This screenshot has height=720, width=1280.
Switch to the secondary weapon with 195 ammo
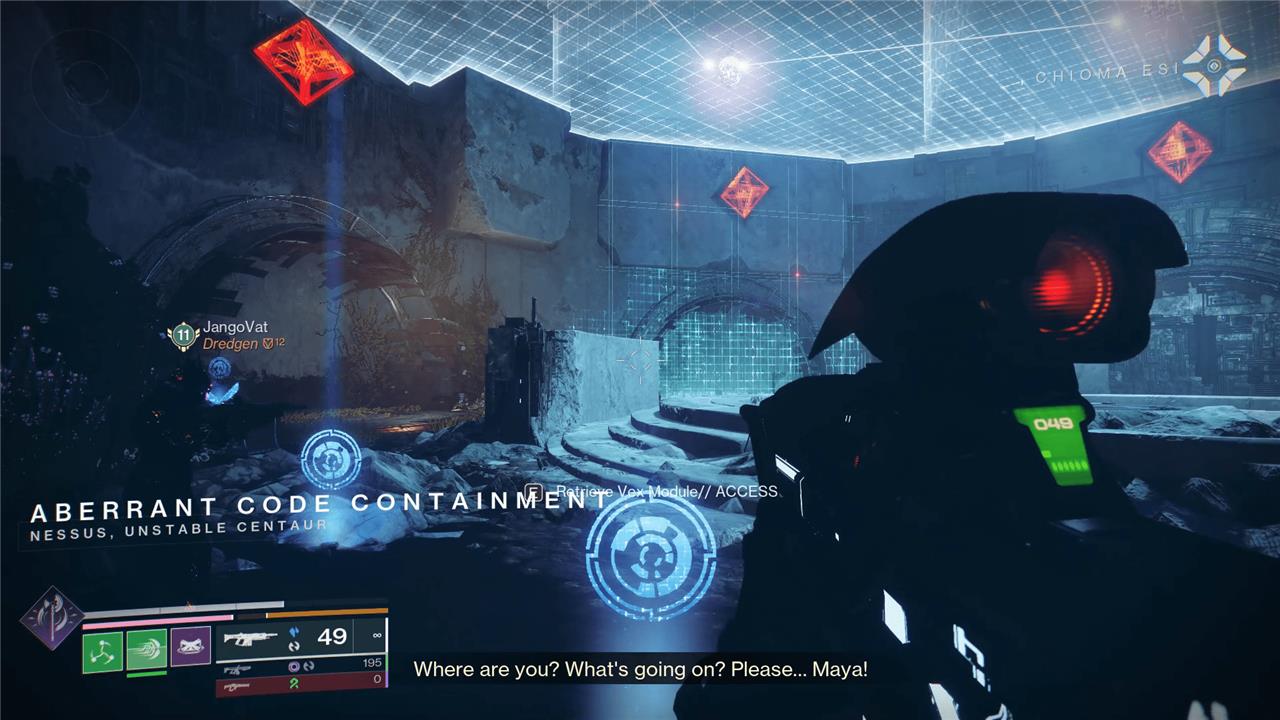point(300,665)
